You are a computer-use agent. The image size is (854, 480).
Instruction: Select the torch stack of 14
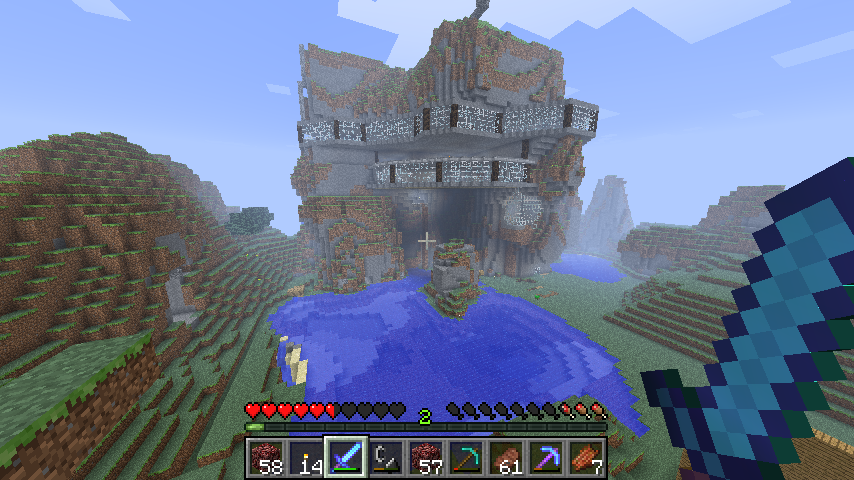306,457
